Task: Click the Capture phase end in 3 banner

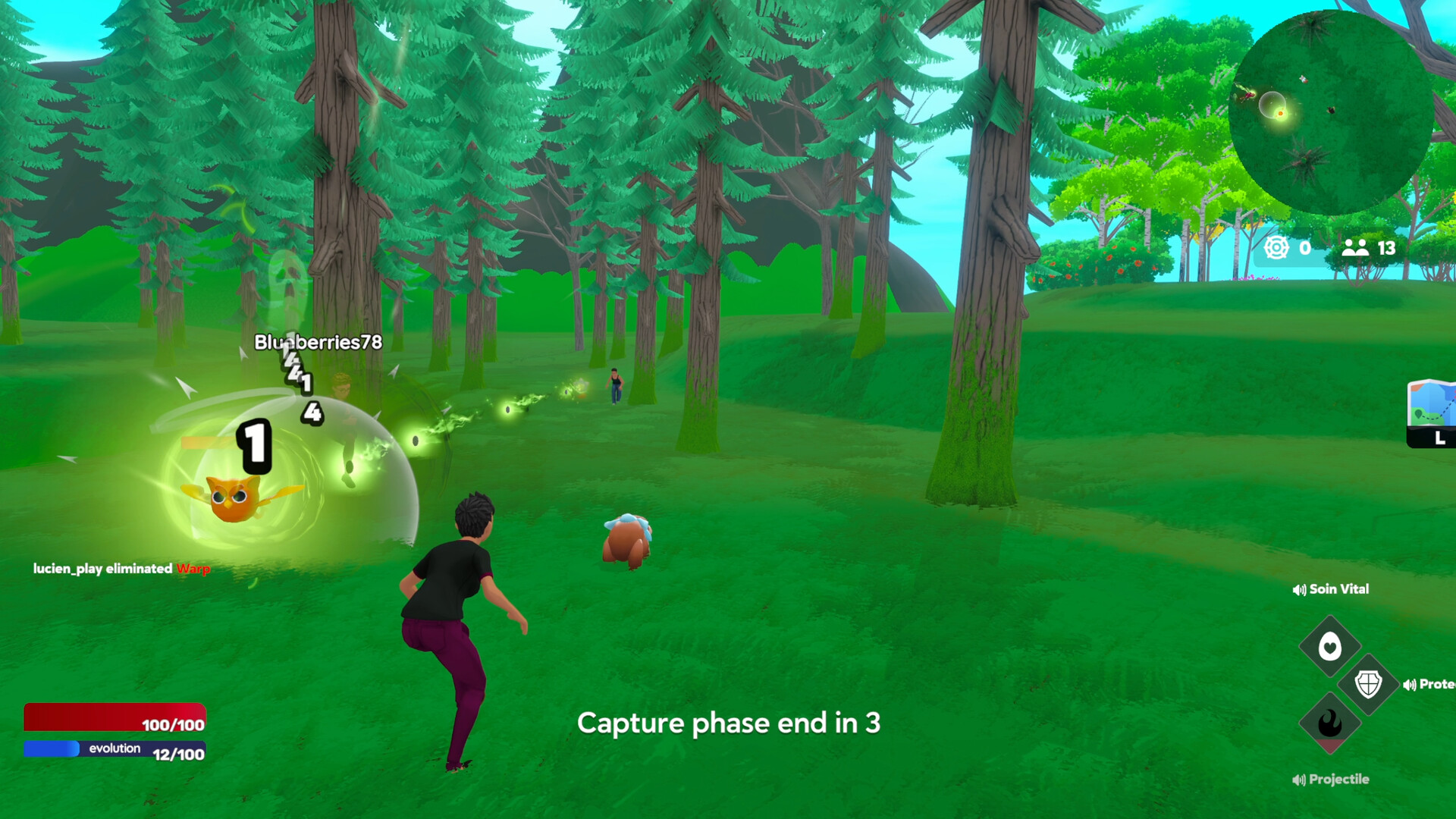Action: coord(729,723)
